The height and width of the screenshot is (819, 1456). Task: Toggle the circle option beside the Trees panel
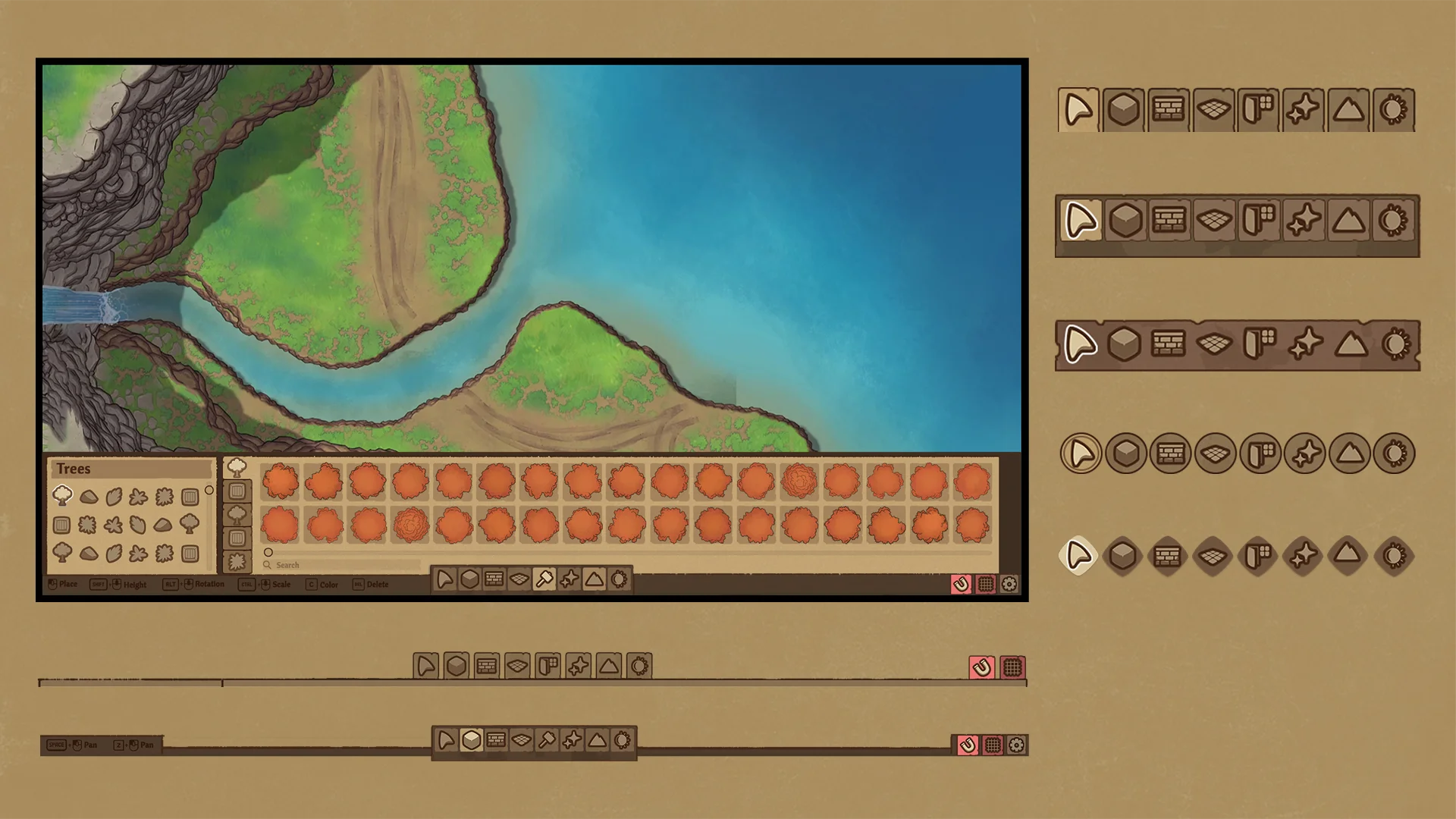pyautogui.click(x=209, y=490)
